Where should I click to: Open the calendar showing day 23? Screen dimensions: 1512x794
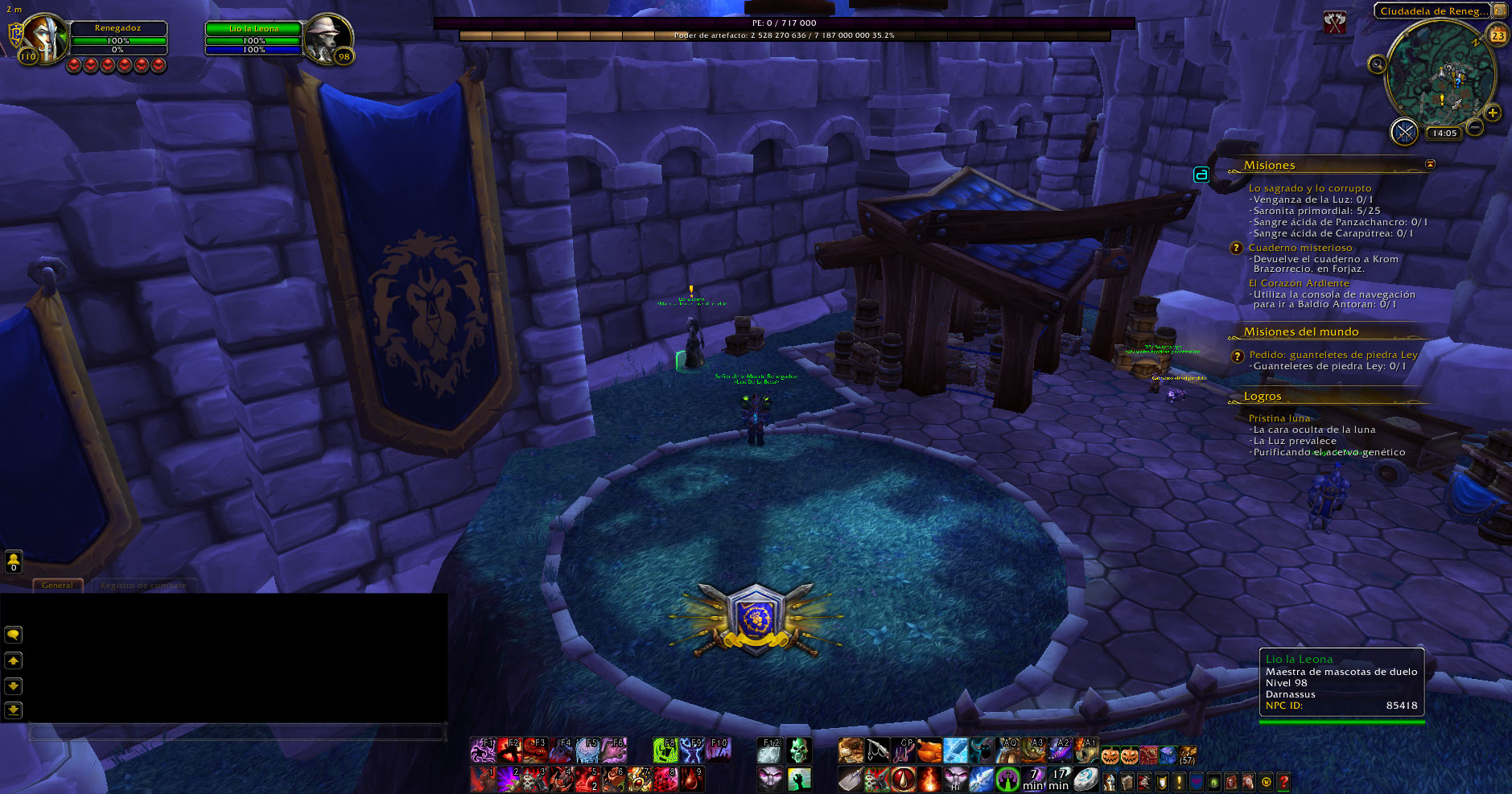[1498, 35]
